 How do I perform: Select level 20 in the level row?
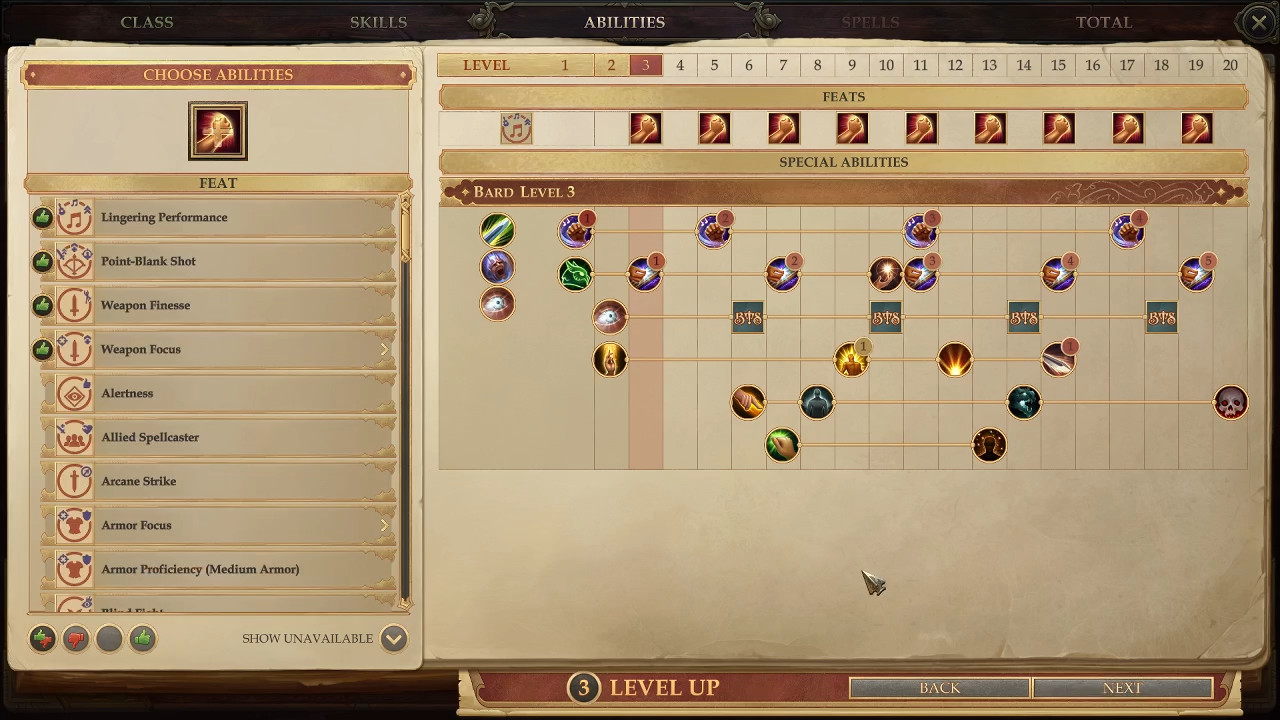(x=1230, y=65)
